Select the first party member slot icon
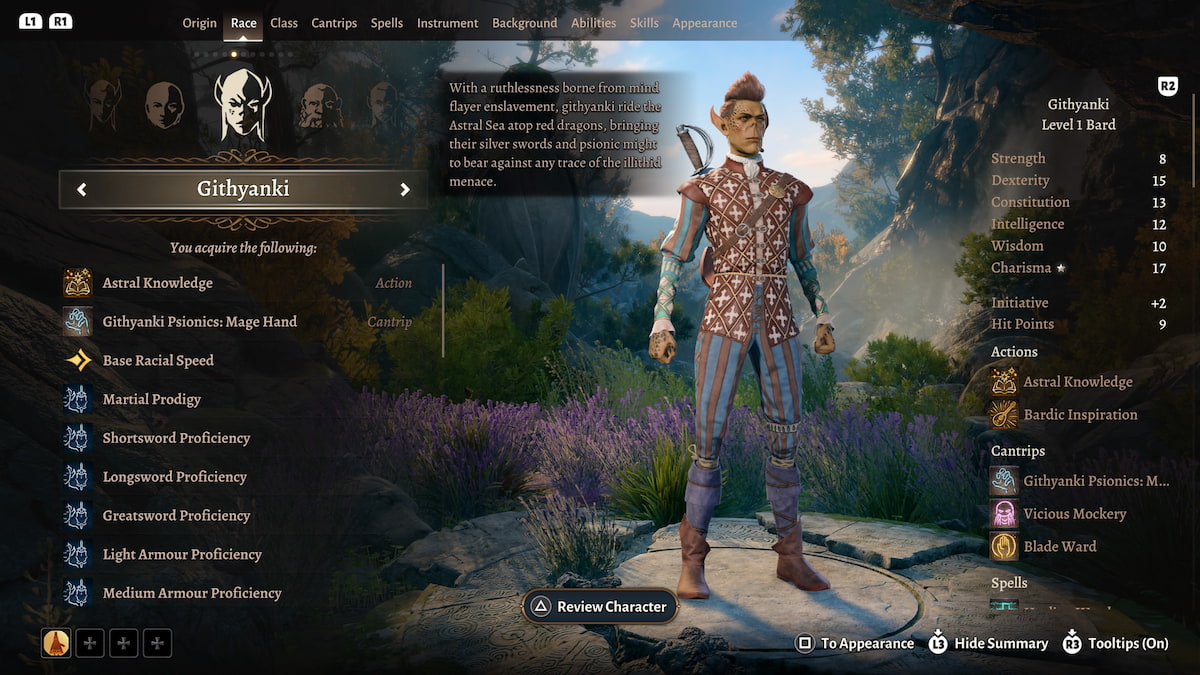Screen dimensions: 1200x675 pyautogui.click(x=56, y=643)
